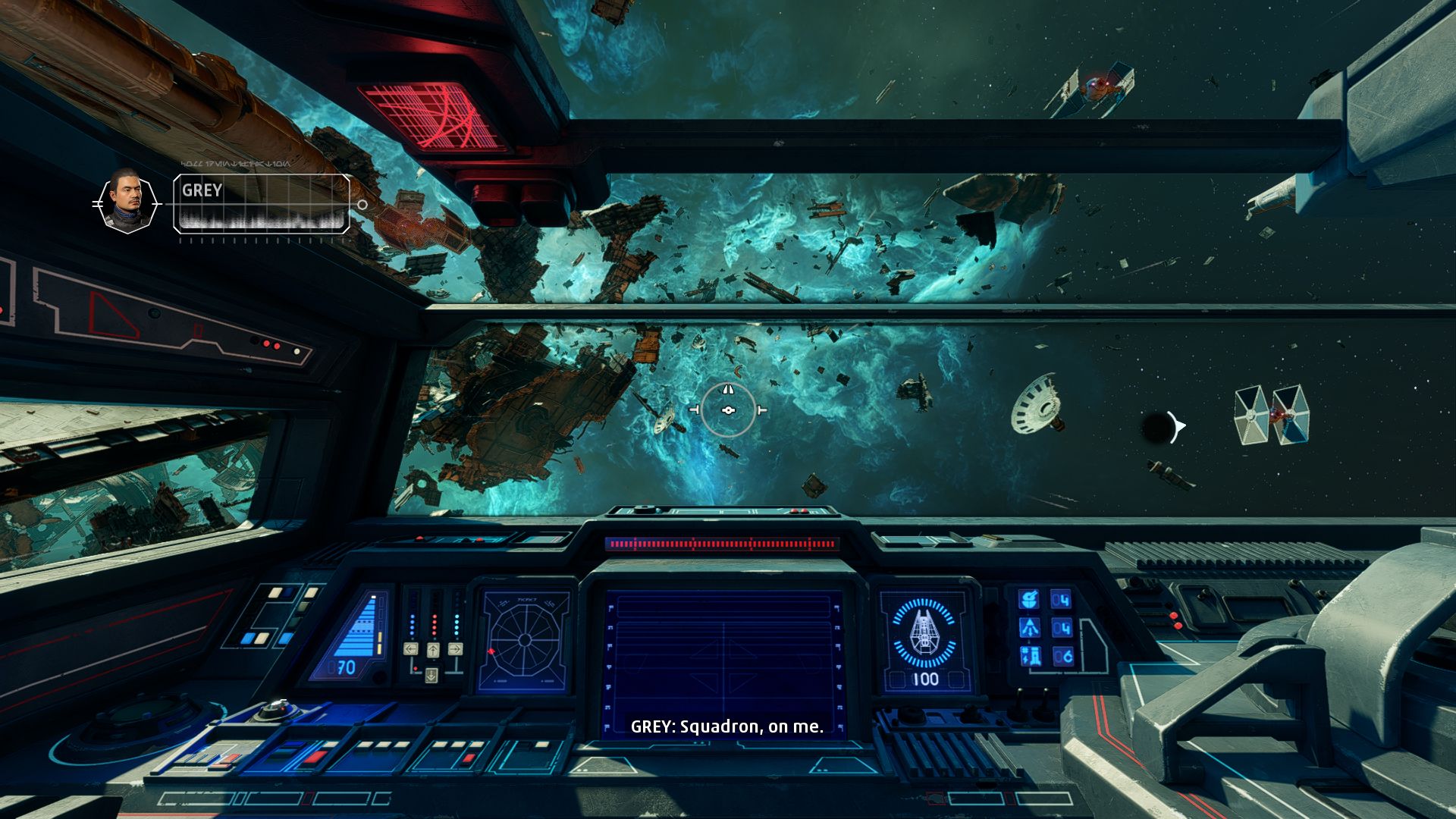Open the circular radar scope display

525,641
